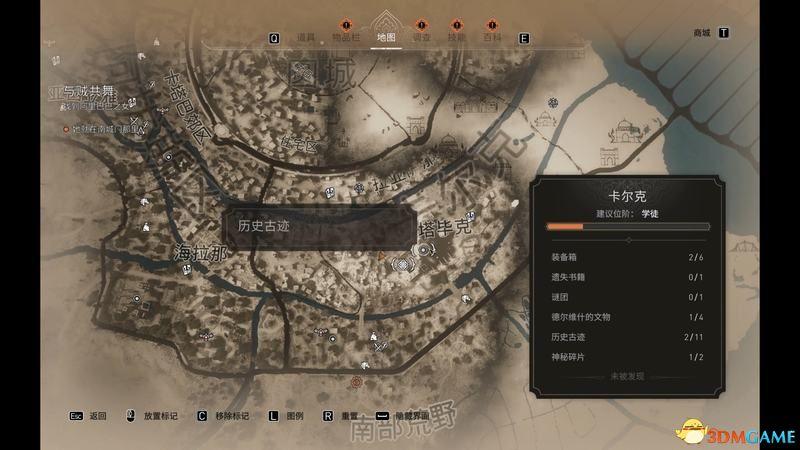Click the 返回 back button
Image resolution: width=800 pixels, height=450 pixels.
pyautogui.click(x=97, y=415)
